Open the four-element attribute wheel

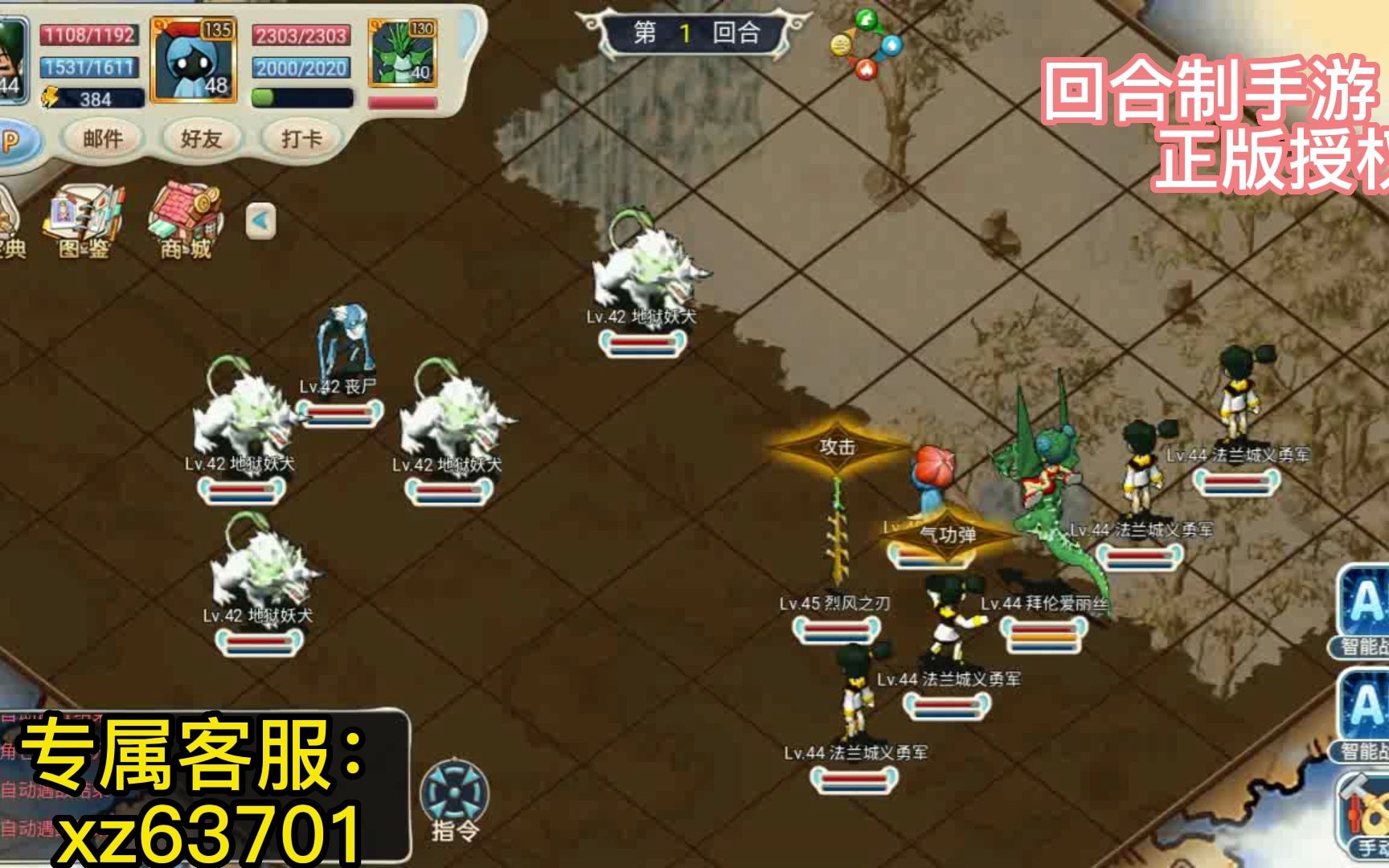866,45
